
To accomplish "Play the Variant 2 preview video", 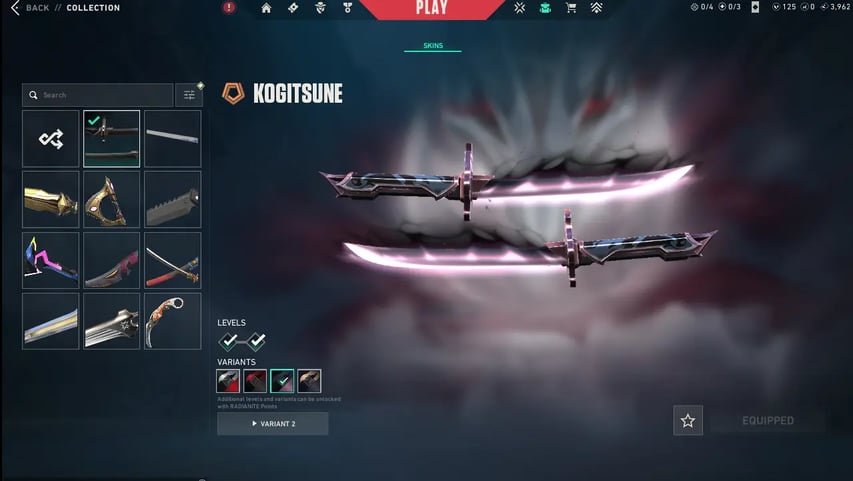I will tap(272, 424).
